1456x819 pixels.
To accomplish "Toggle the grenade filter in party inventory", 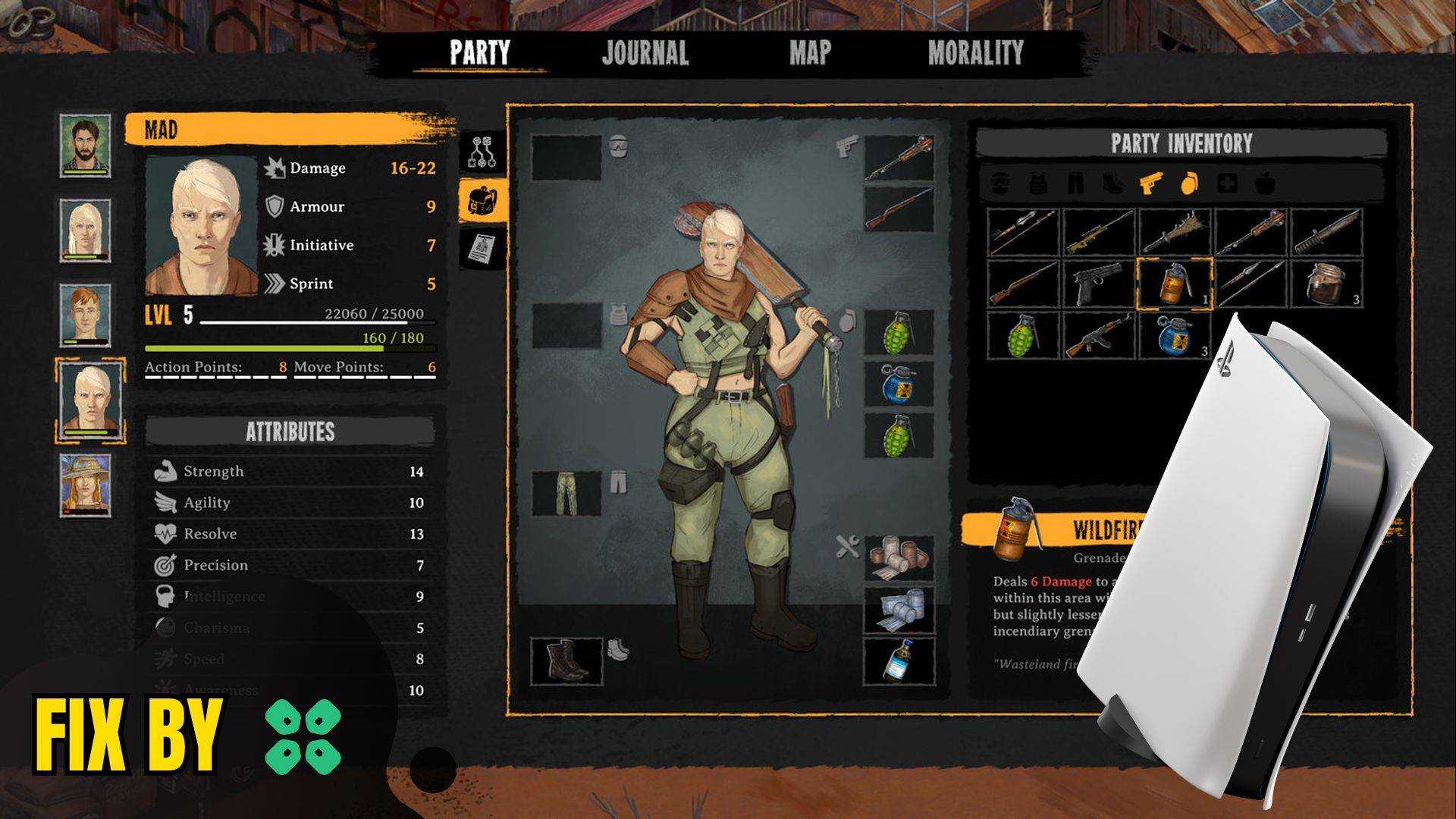I will pos(1188,184).
